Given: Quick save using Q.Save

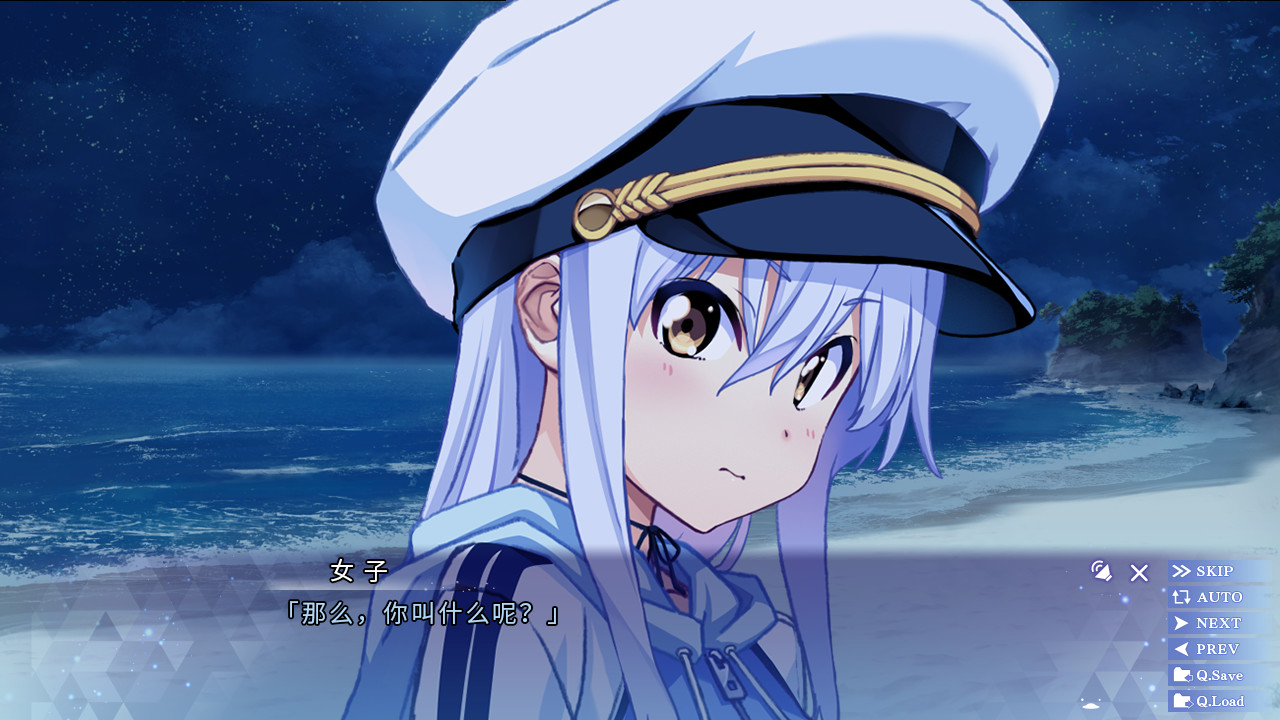Looking at the screenshot, I should pyautogui.click(x=1218, y=674).
